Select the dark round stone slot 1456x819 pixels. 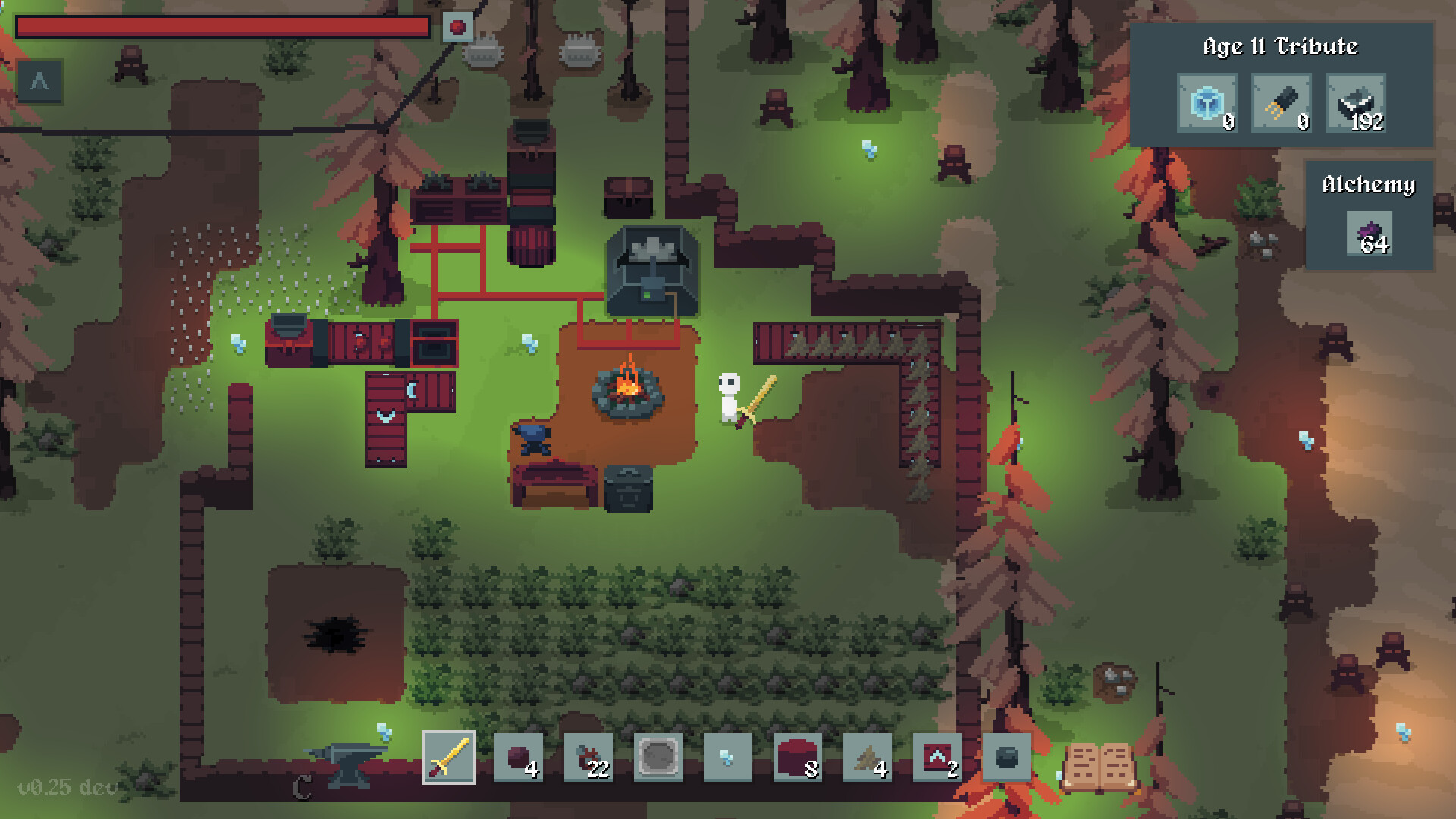pyautogui.click(x=1006, y=757)
